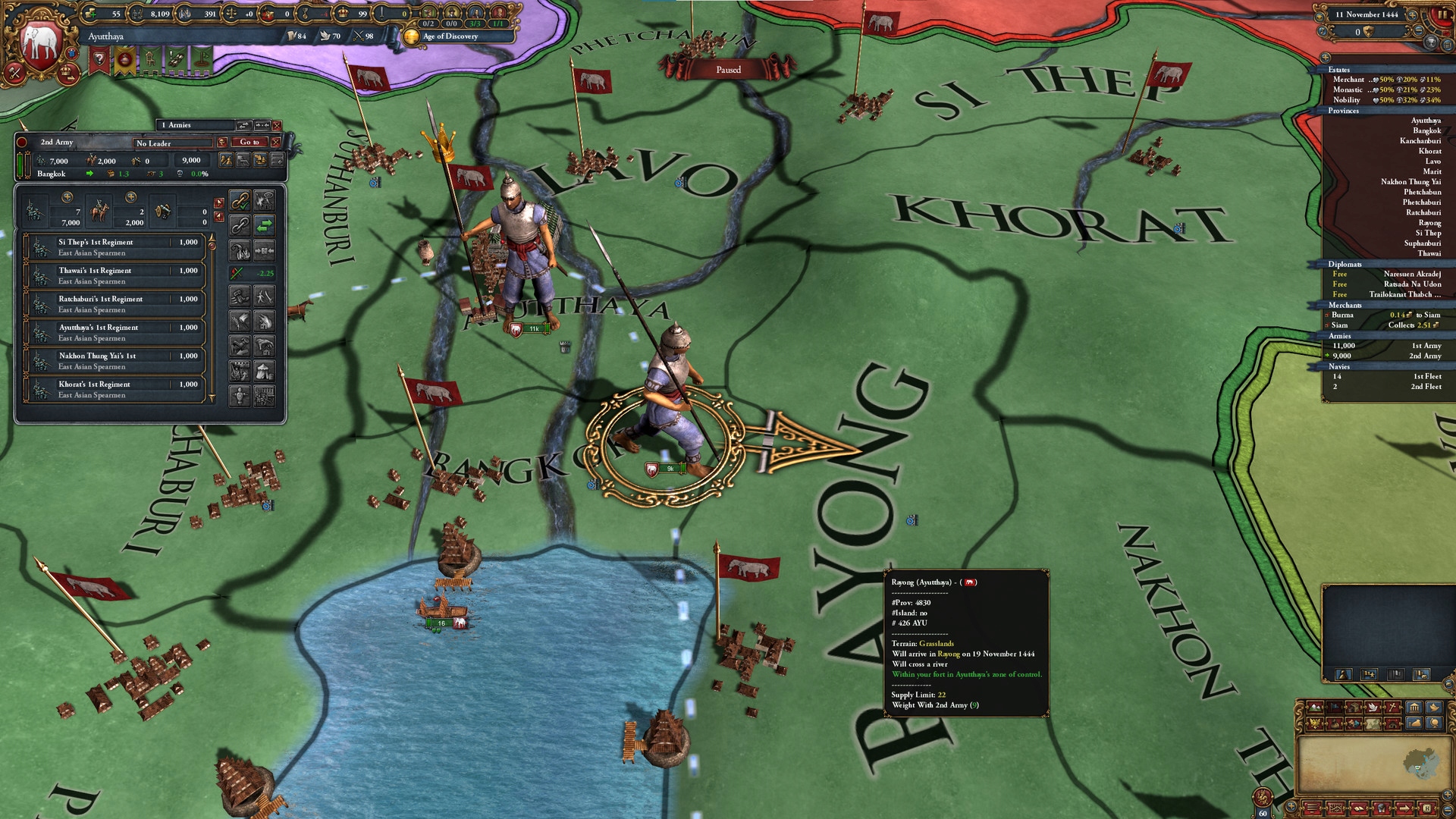Click the plus button above the infantry count

(67, 198)
